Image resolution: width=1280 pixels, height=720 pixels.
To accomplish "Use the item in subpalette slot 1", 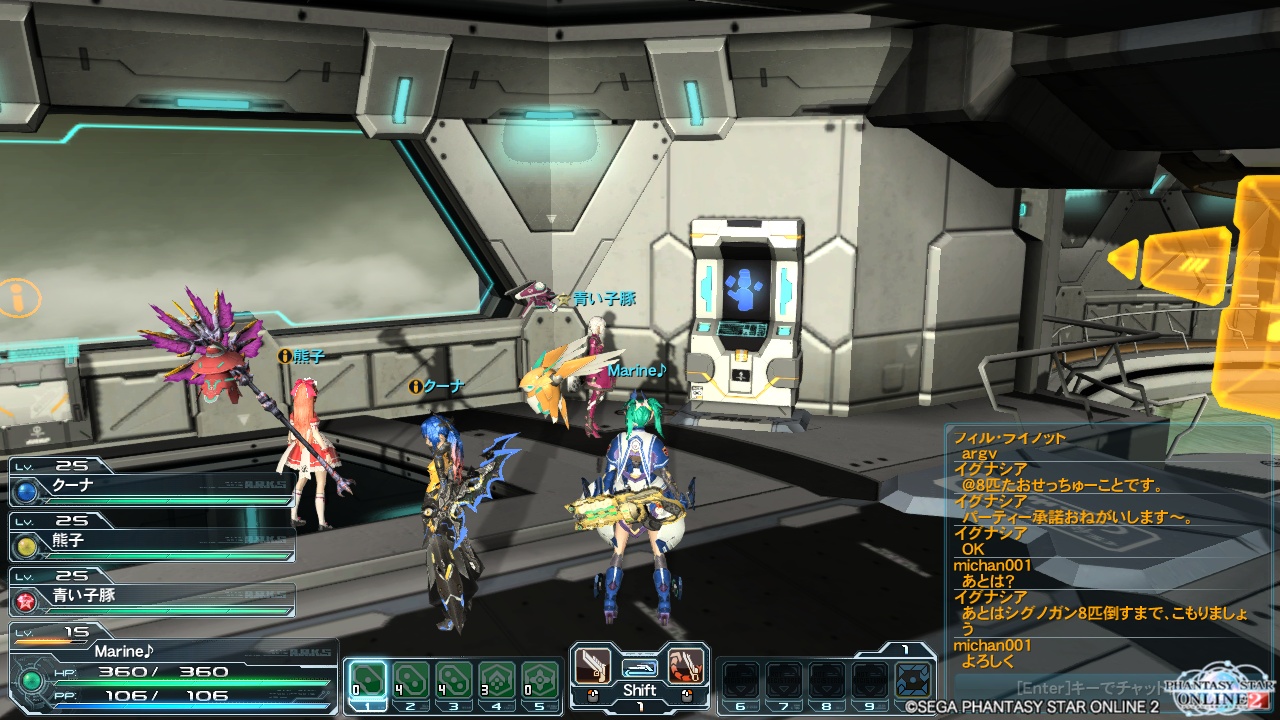I will [x=368, y=680].
